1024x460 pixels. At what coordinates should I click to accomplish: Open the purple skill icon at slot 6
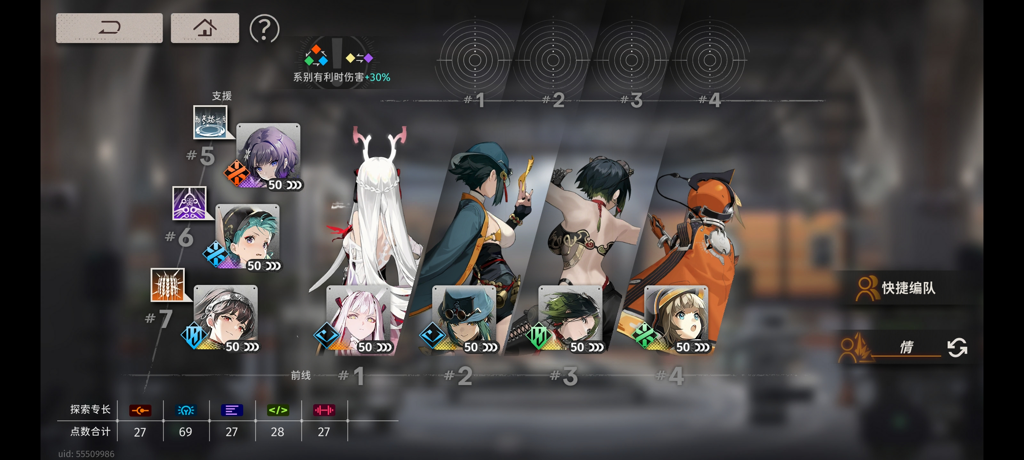pyautogui.click(x=190, y=204)
